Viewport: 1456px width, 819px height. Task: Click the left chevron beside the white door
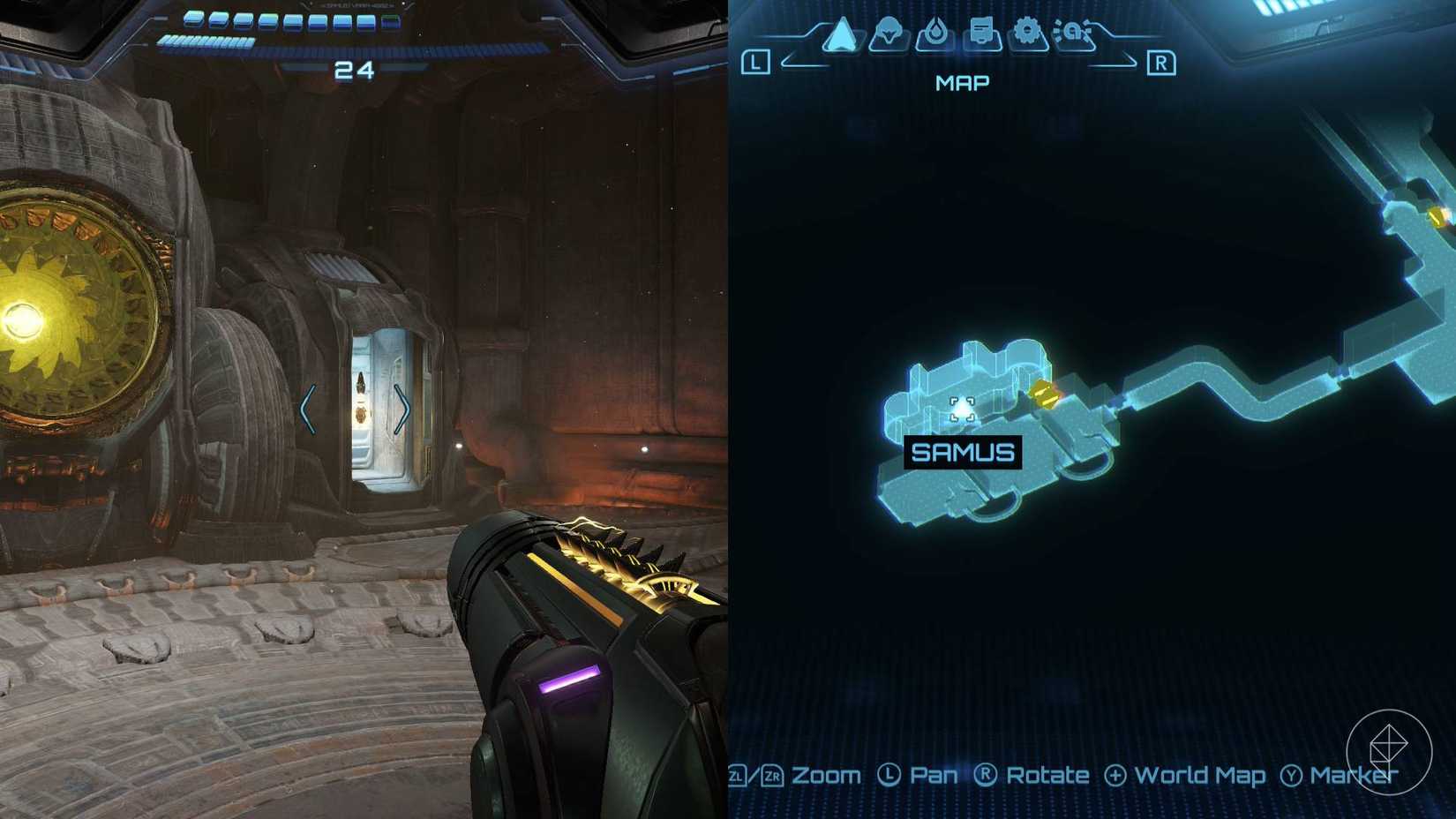[x=306, y=408]
